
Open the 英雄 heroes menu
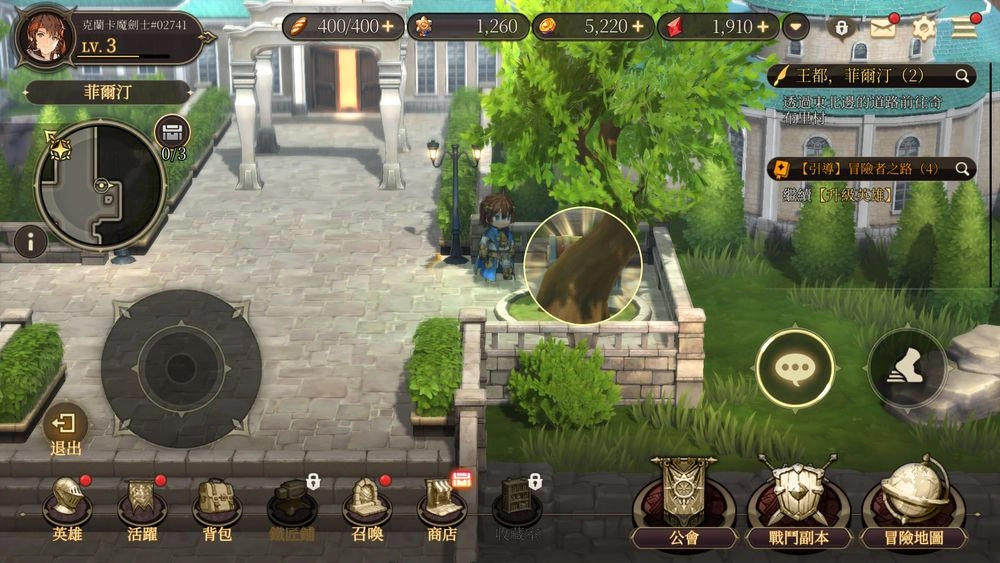(68, 502)
